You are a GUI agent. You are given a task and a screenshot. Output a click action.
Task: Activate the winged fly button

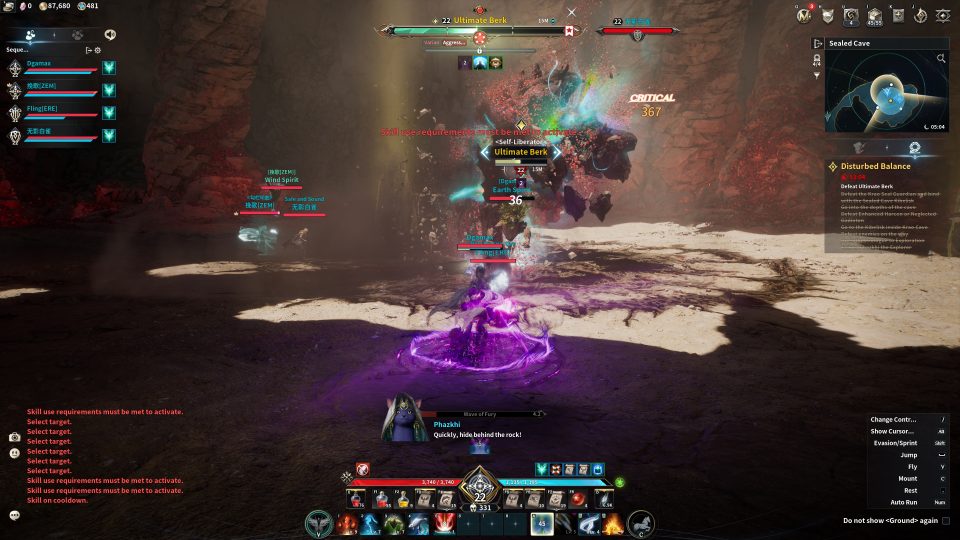click(x=320, y=523)
